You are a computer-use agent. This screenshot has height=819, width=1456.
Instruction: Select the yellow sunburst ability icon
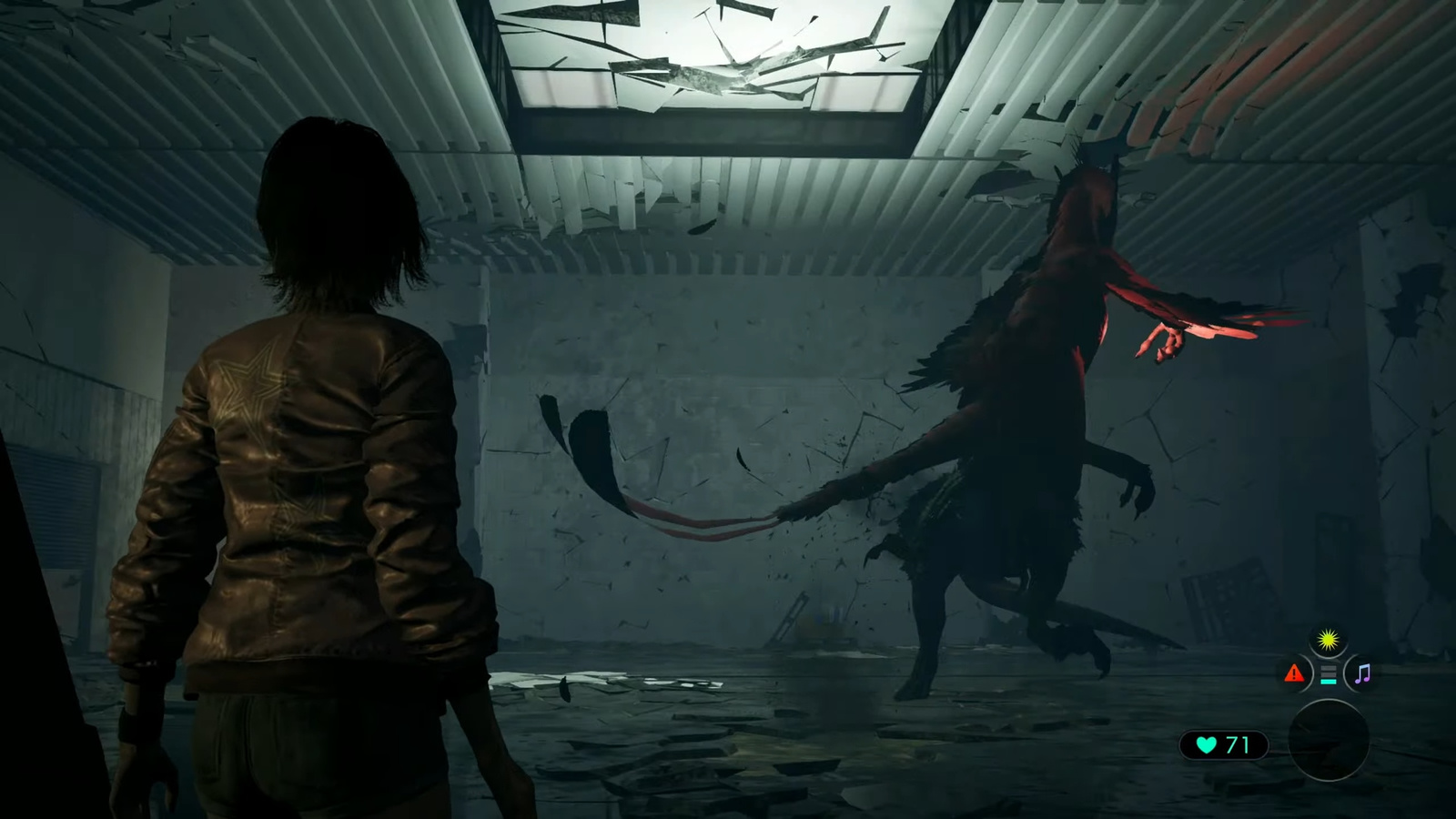[1329, 641]
